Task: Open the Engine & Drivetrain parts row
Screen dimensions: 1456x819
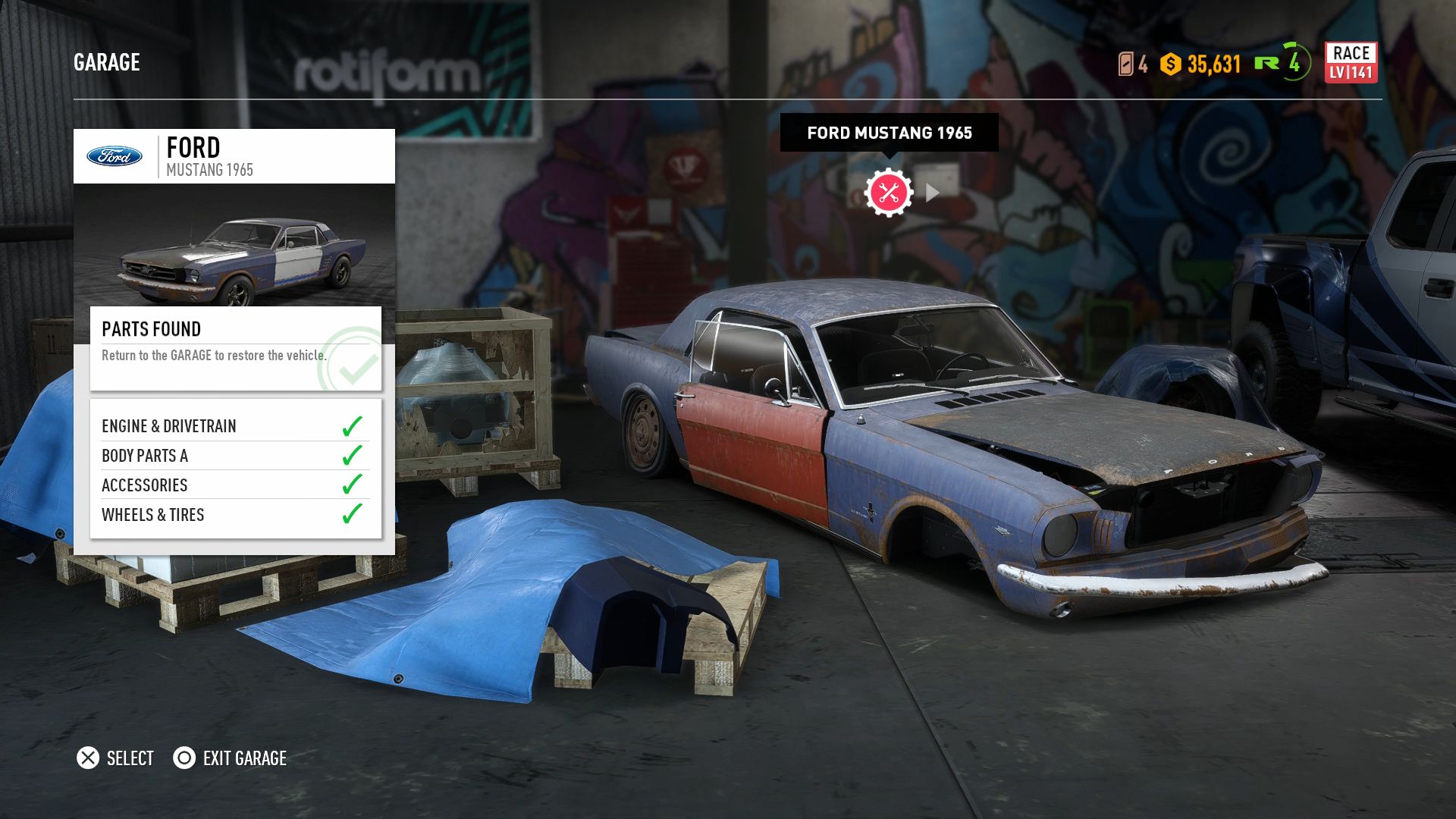Action: point(235,426)
